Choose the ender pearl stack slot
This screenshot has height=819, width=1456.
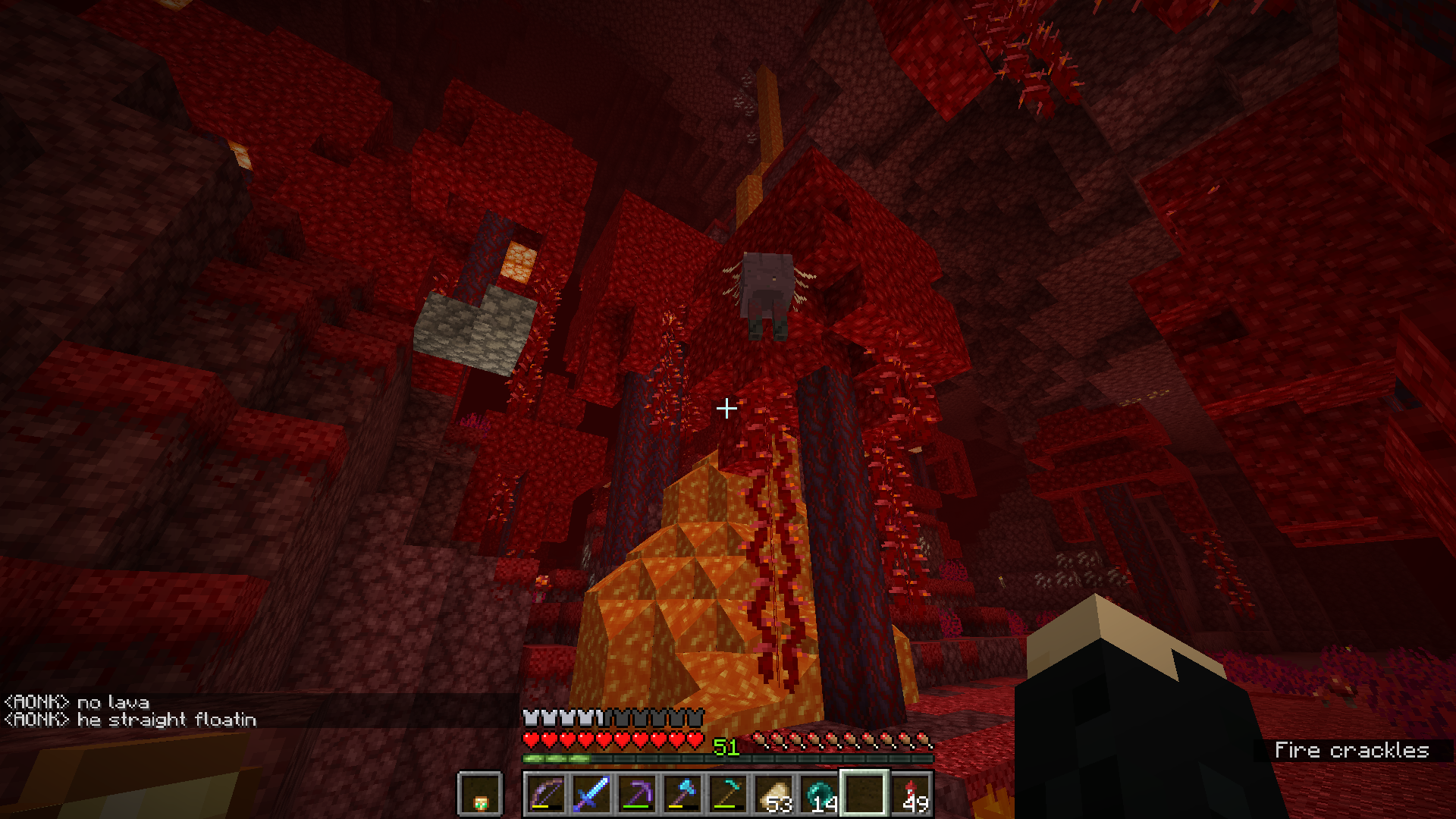819,794
